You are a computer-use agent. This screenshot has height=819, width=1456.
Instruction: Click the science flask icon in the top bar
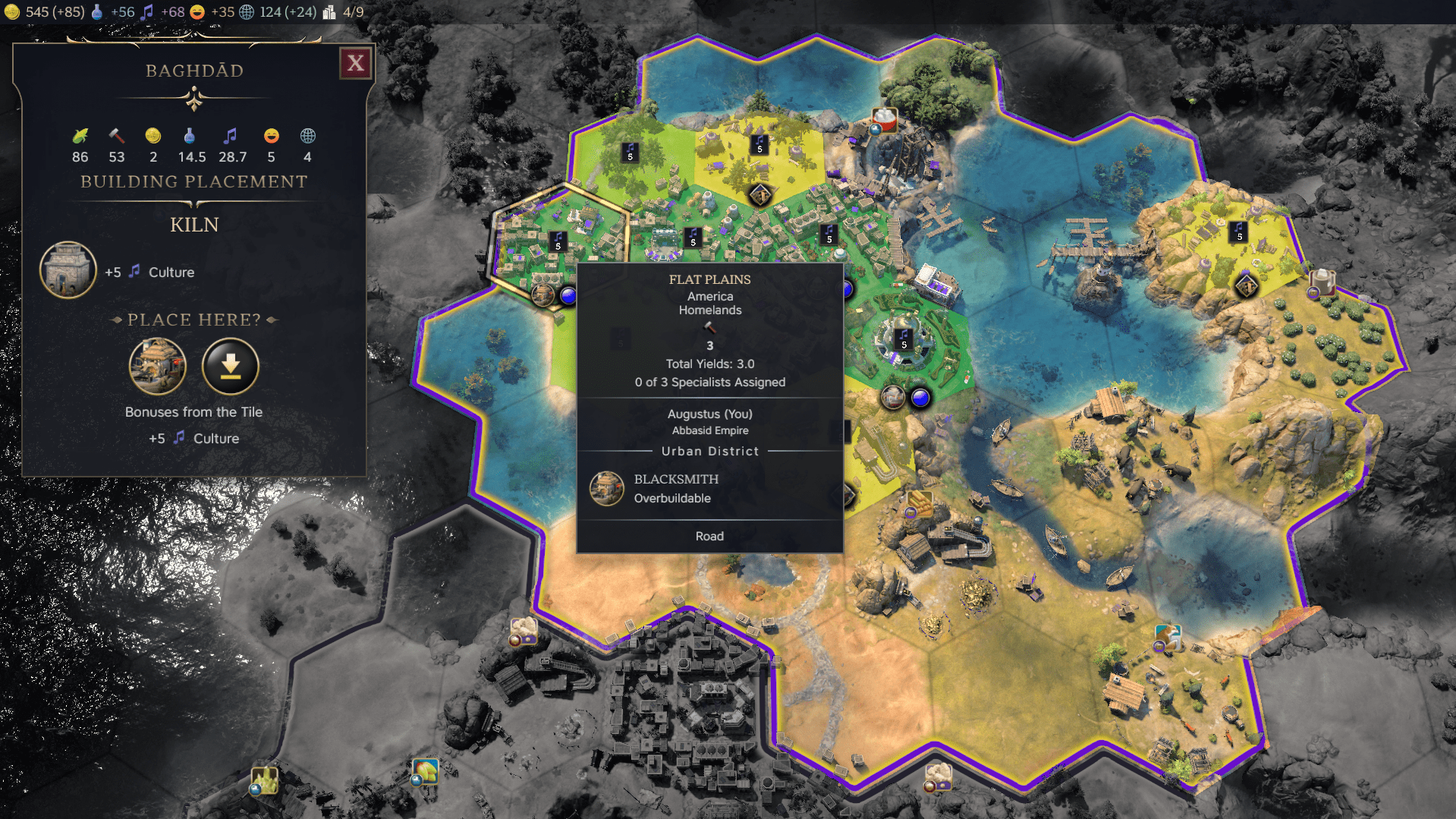coord(97,12)
